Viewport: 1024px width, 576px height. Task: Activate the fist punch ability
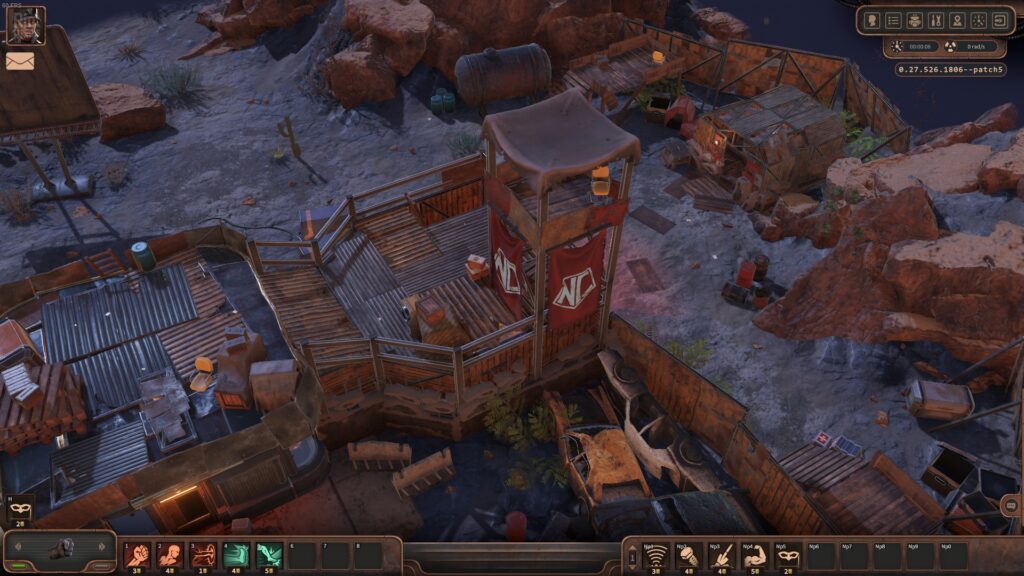[x=137, y=555]
